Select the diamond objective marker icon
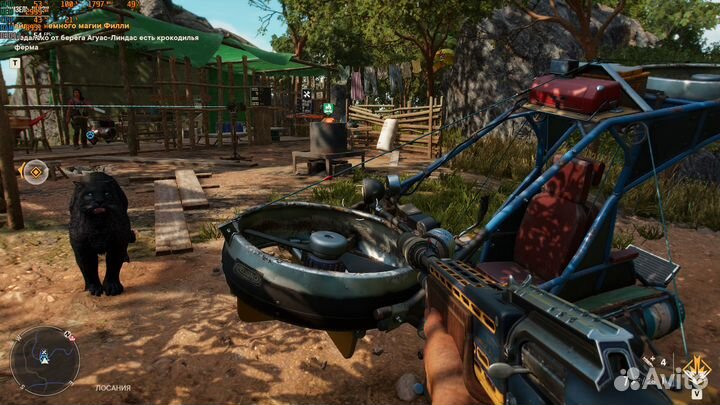720x405 pixels. 36,172
